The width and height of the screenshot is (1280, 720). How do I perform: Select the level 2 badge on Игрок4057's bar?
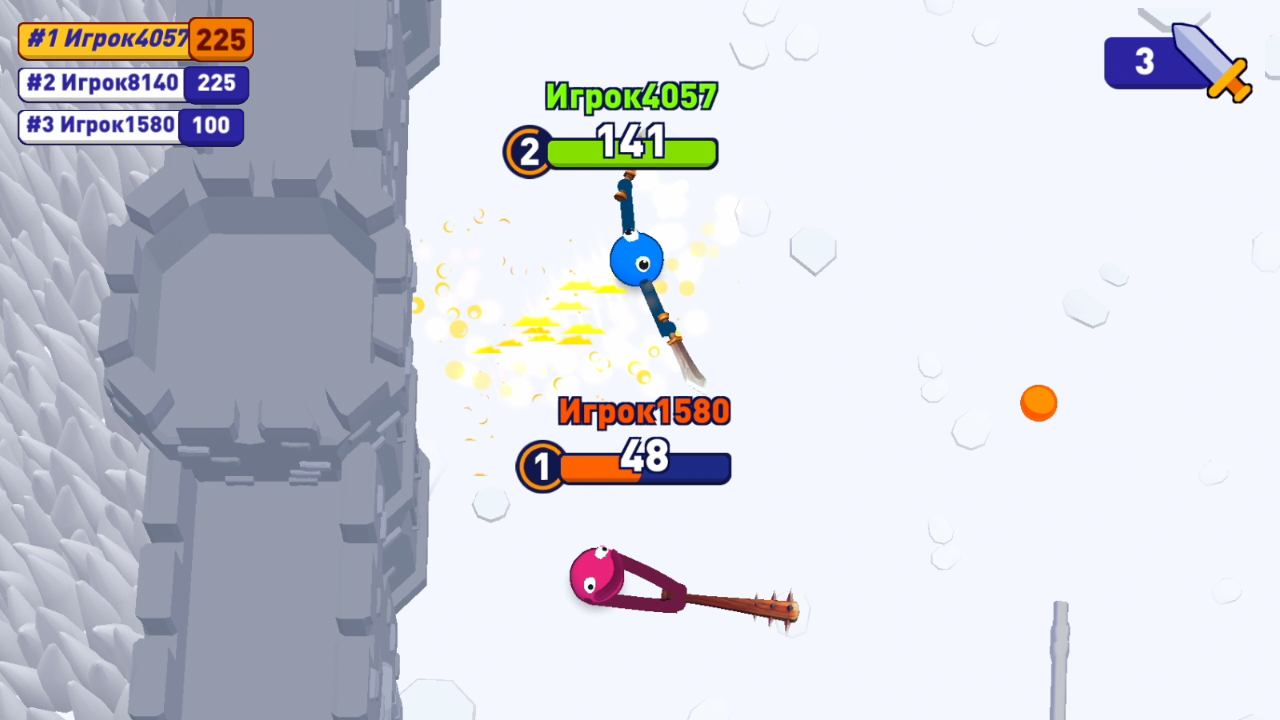527,152
